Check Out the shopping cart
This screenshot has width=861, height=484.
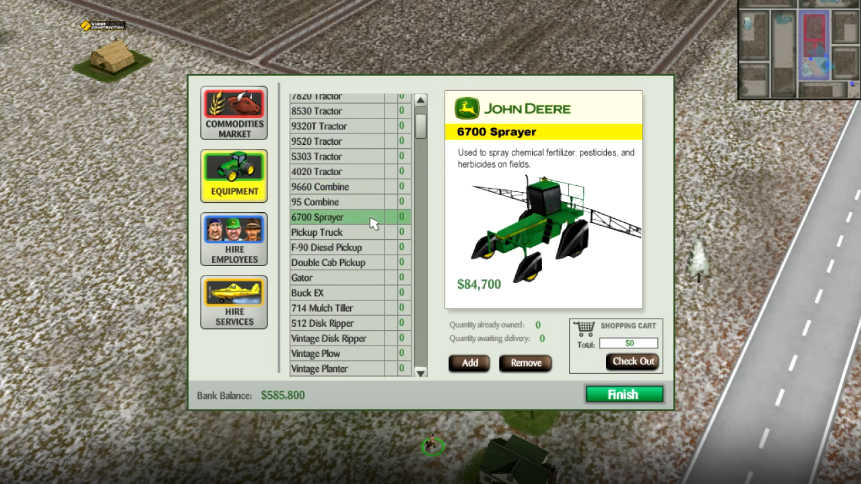click(632, 362)
